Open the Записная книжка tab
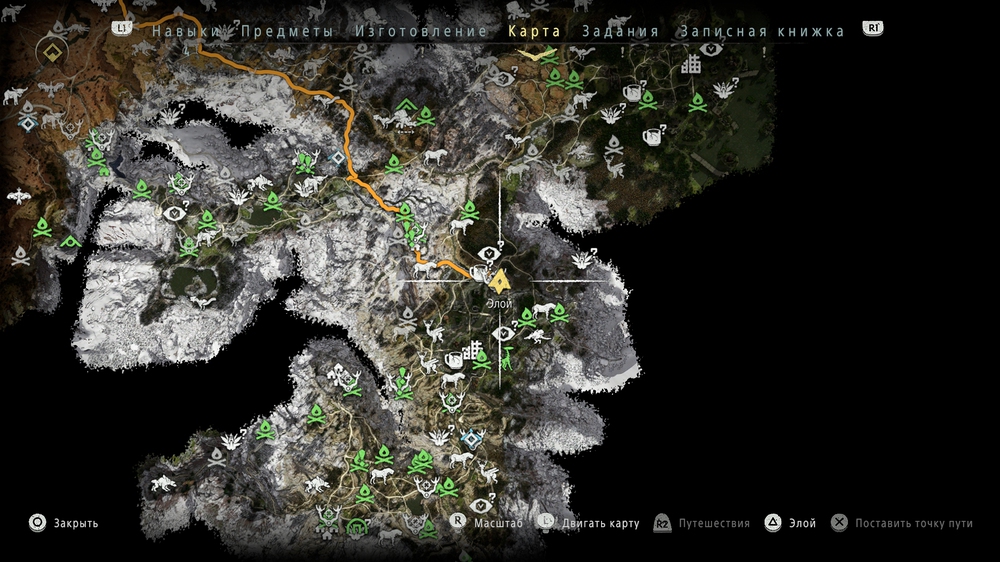 762,31
